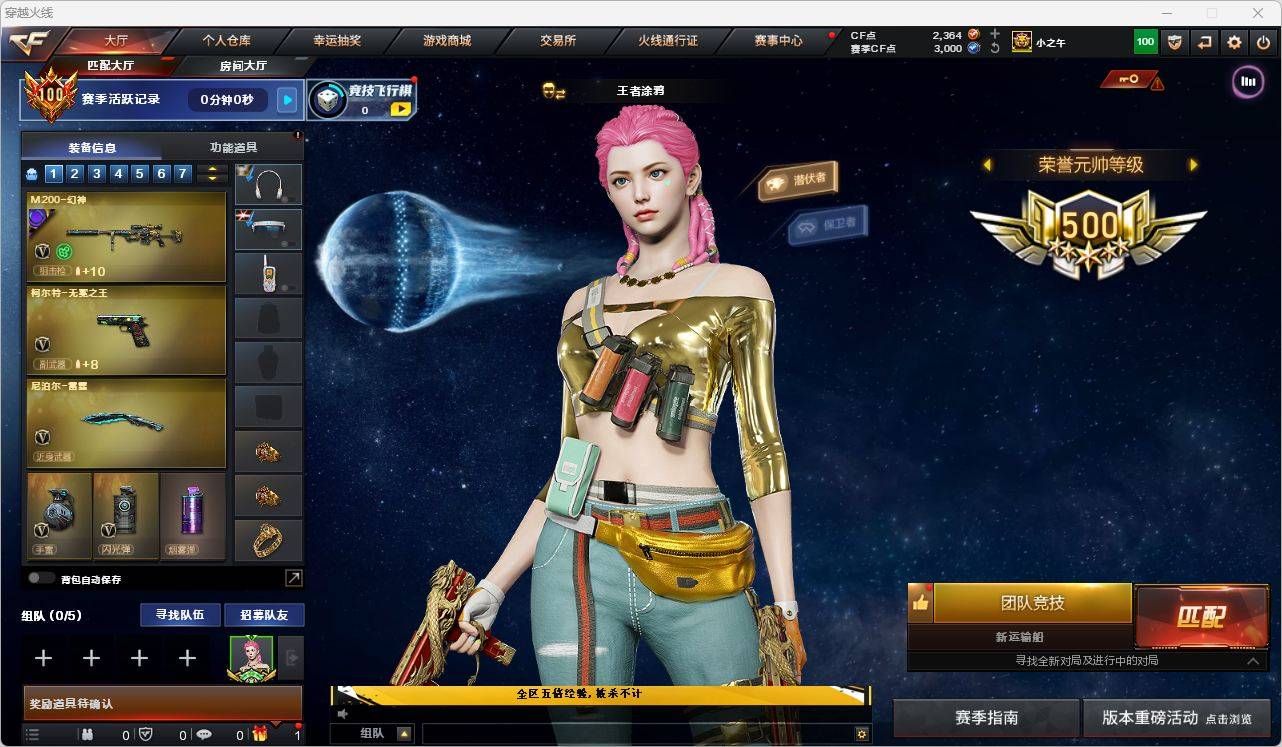Click the 寻找队伍 button
The width and height of the screenshot is (1282, 747).
179,615
